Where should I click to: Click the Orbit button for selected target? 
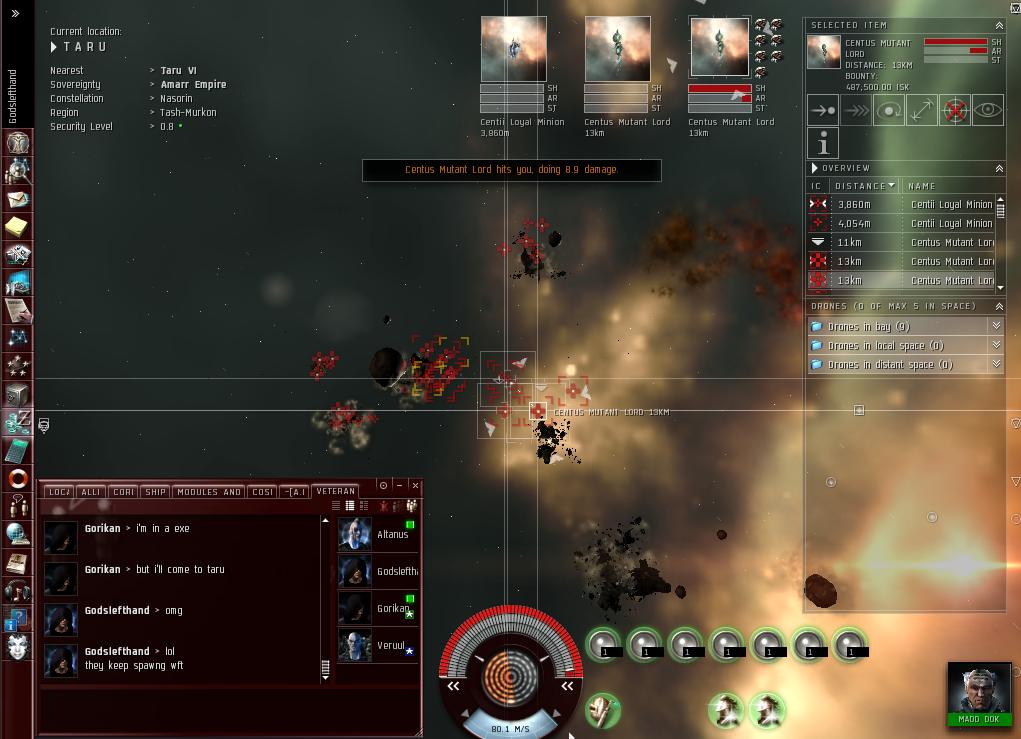tap(889, 111)
